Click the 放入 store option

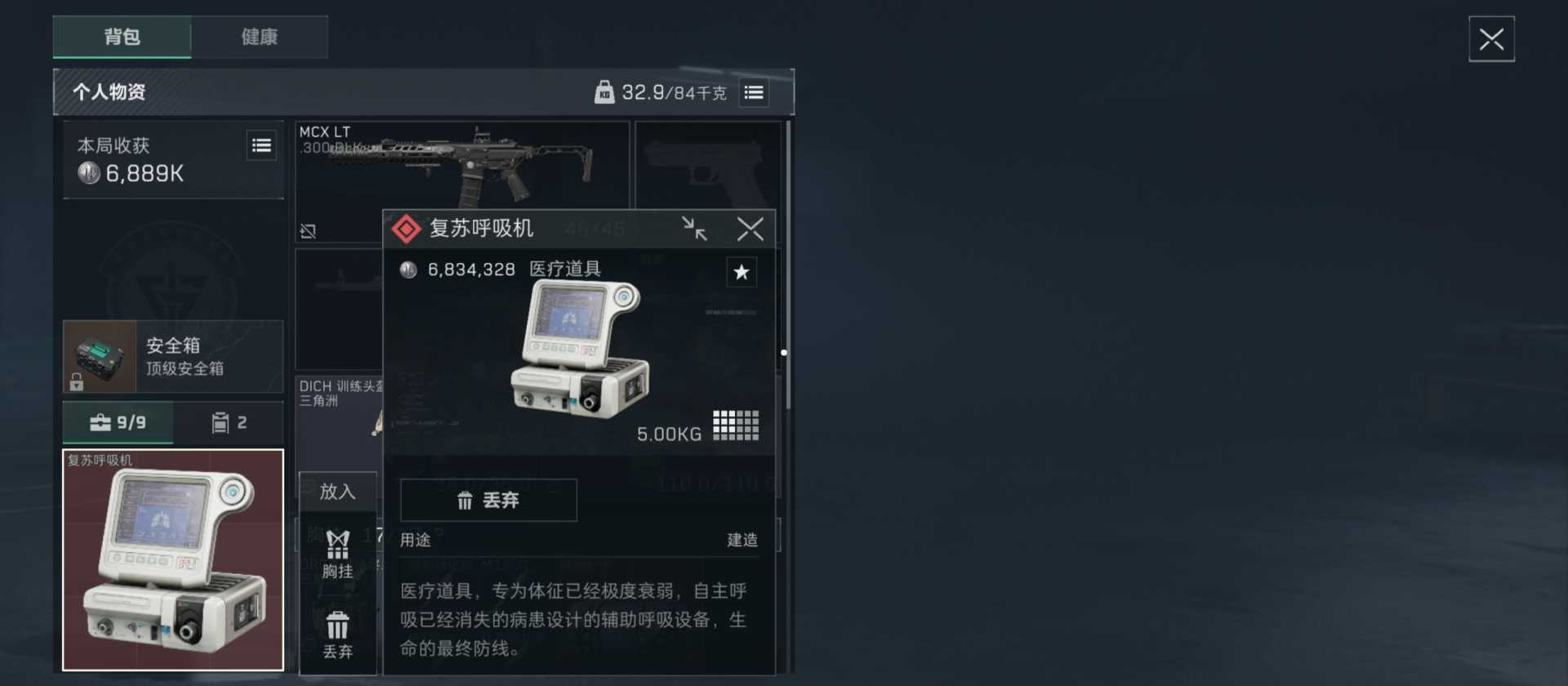pyautogui.click(x=338, y=492)
